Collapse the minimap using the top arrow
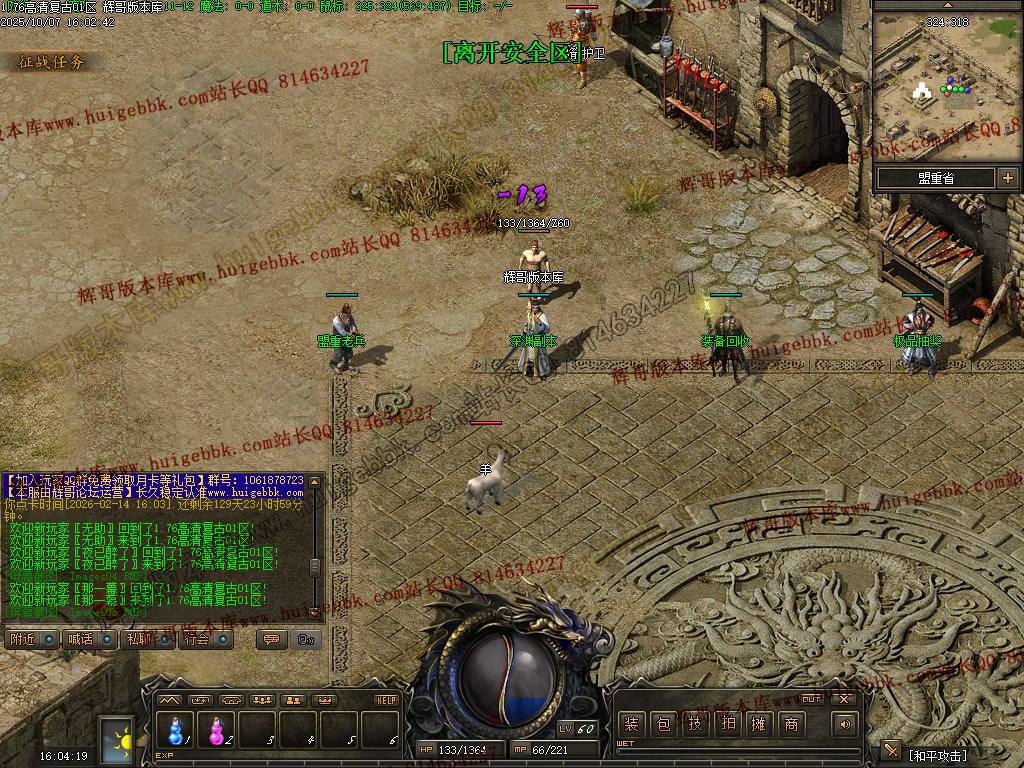Image resolution: width=1024 pixels, height=768 pixels. pyautogui.click(x=948, y=6)
